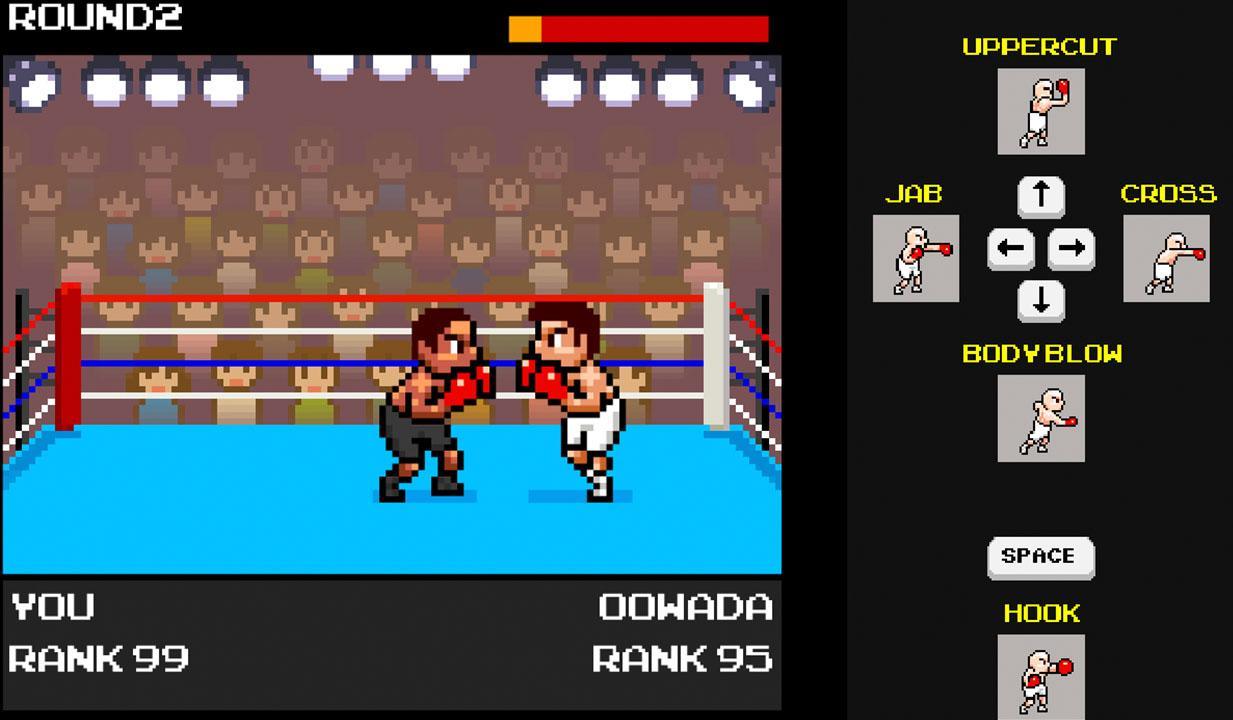Image resolution: width=1233 pixels, height=720 pixels.
Task: Choose the Jab punch icon
Action: [x=915, y=258]
